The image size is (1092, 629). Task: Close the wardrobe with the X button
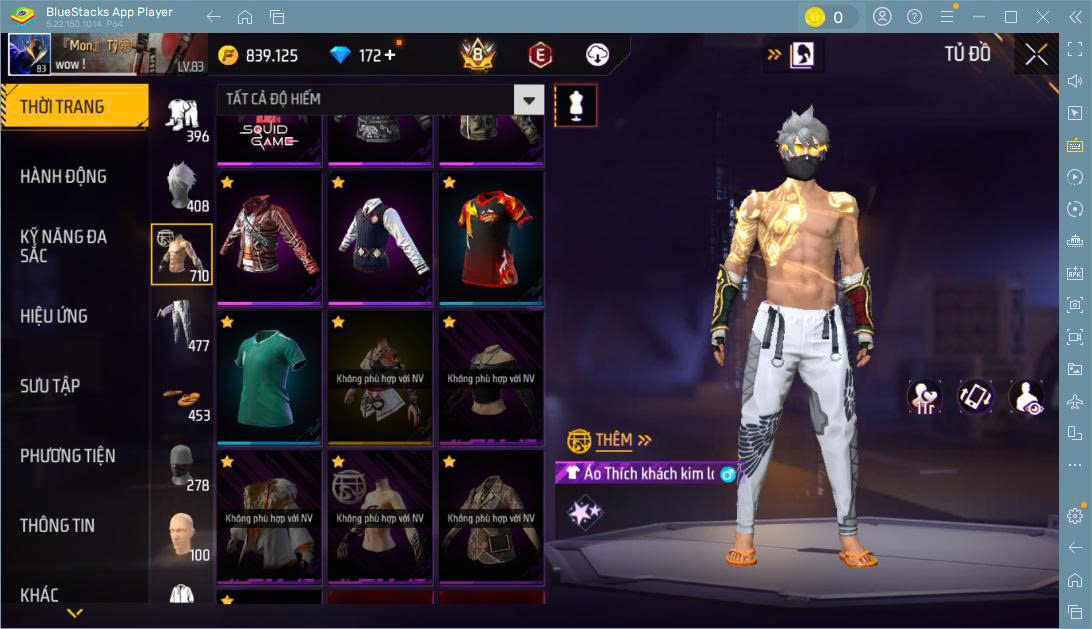[1036, 55]
